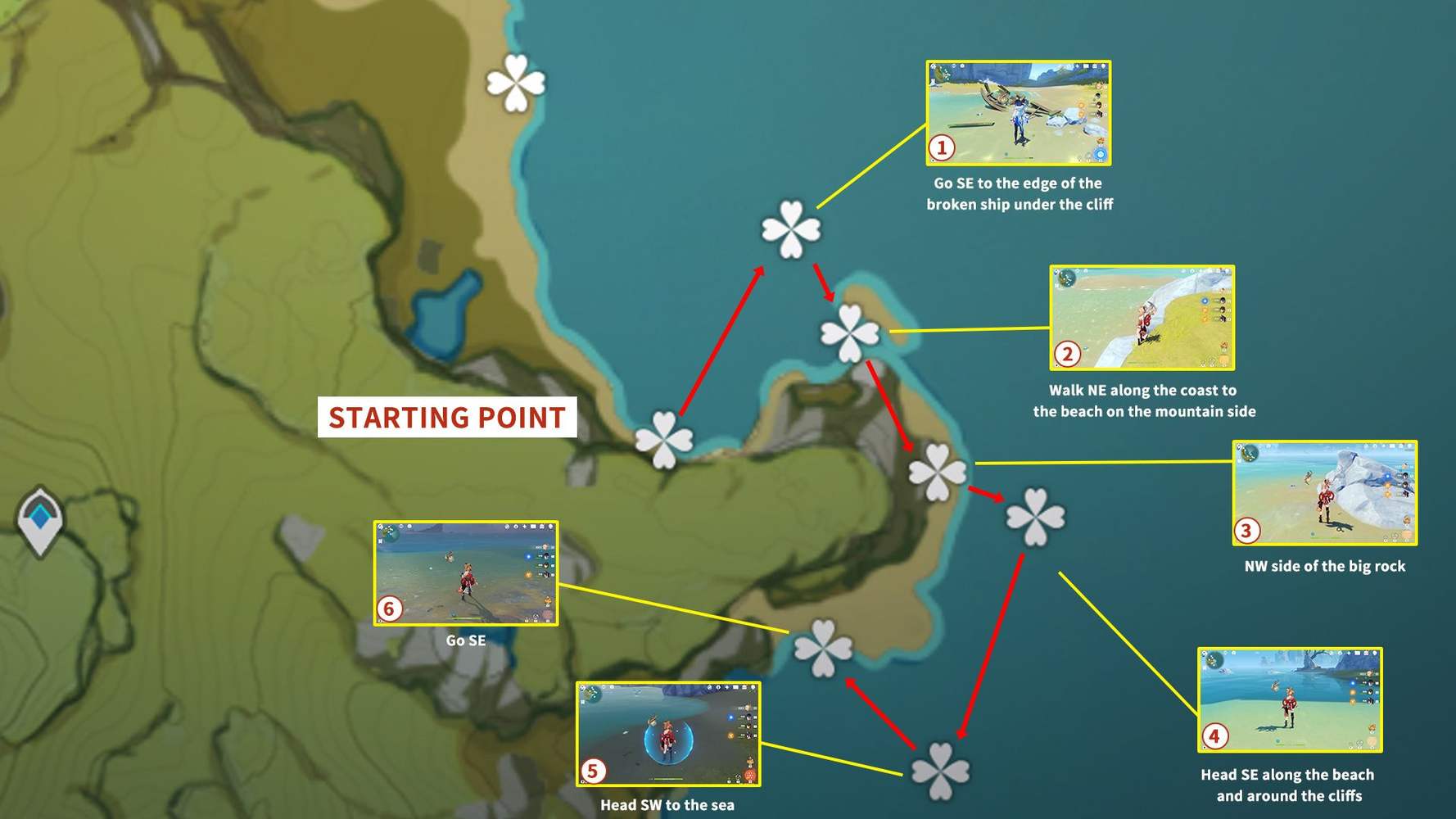Screen dimensions: 1456x819
Task: Click the orange elemental burst button in screenshot 5
Action: [x=749, y=773]
